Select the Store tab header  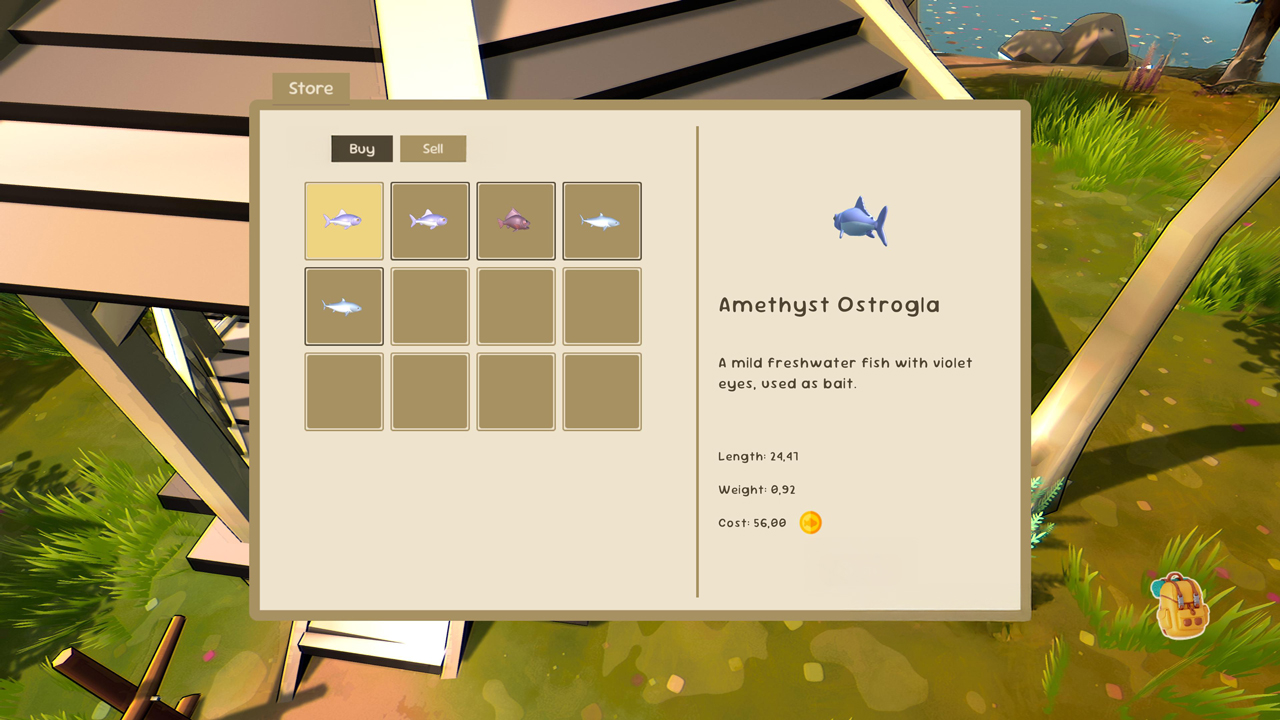coord(310,88)
